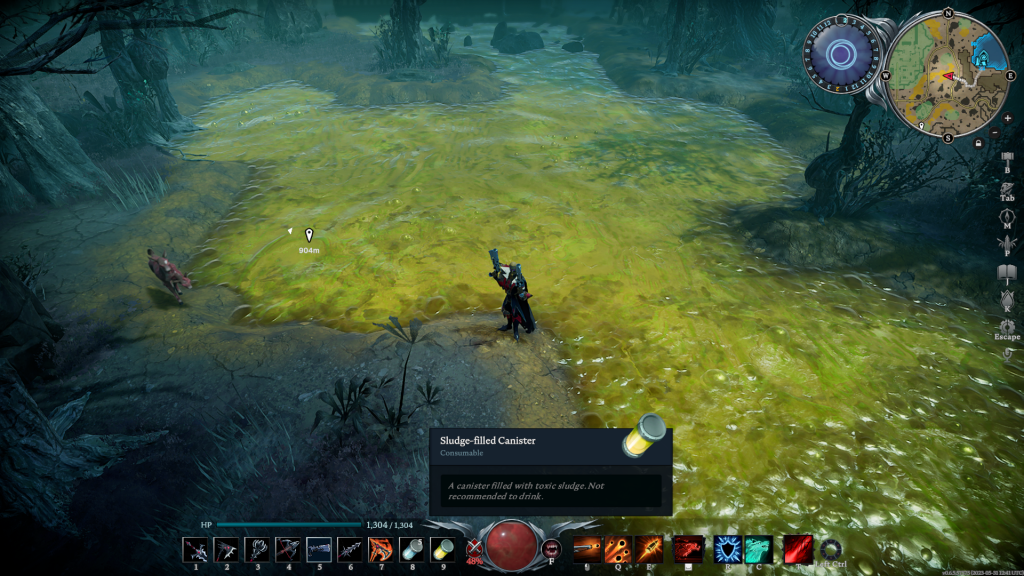This screenshot has width=1024, height=576.
Task: Open build mode via the hammer icon
Action: click(x=1007, y=159)
